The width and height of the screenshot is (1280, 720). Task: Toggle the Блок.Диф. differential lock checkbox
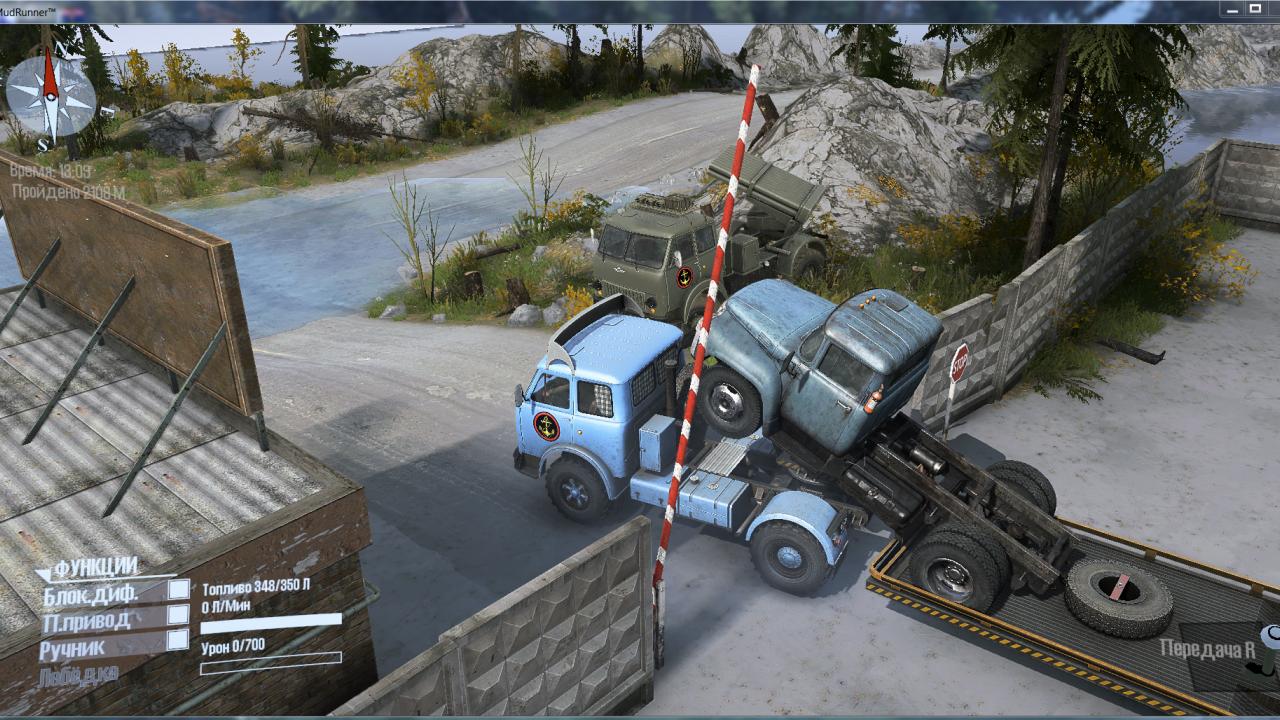click(178, 590)
